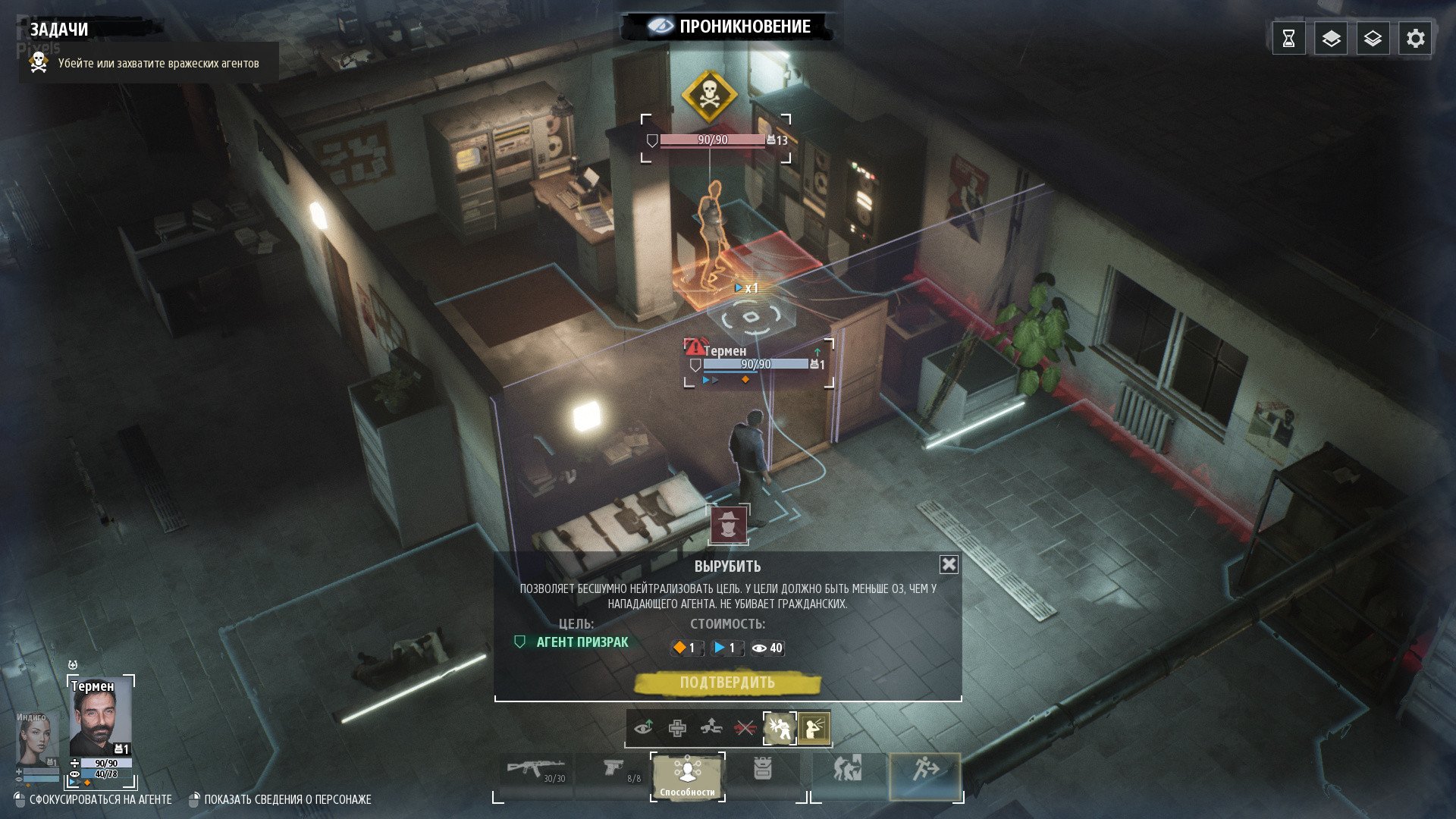Confirm the knockout with ПОДТВЕРДИТЬ
This screenshot has width=1456, height=819.
(727, 682)
